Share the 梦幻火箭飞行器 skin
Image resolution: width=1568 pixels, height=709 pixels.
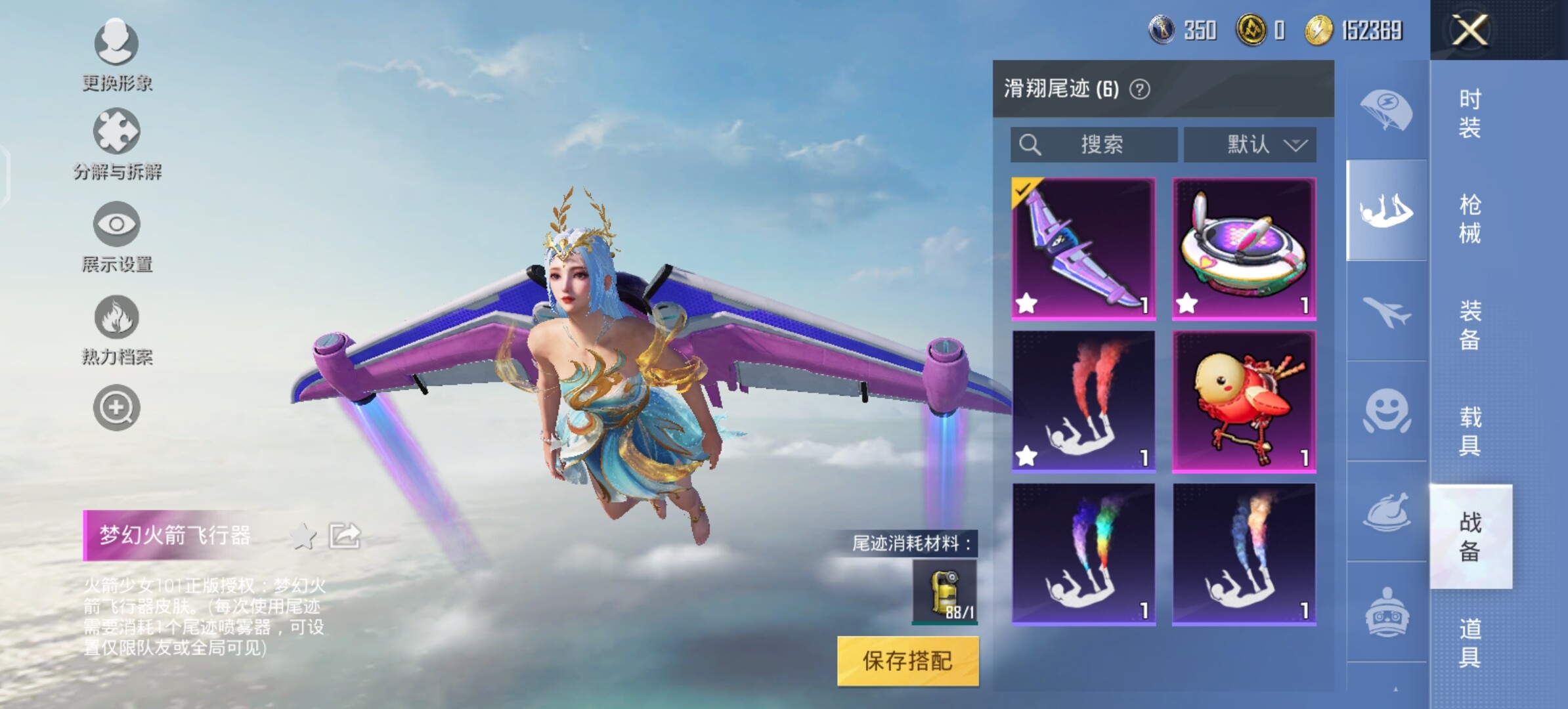pos(345,536)
